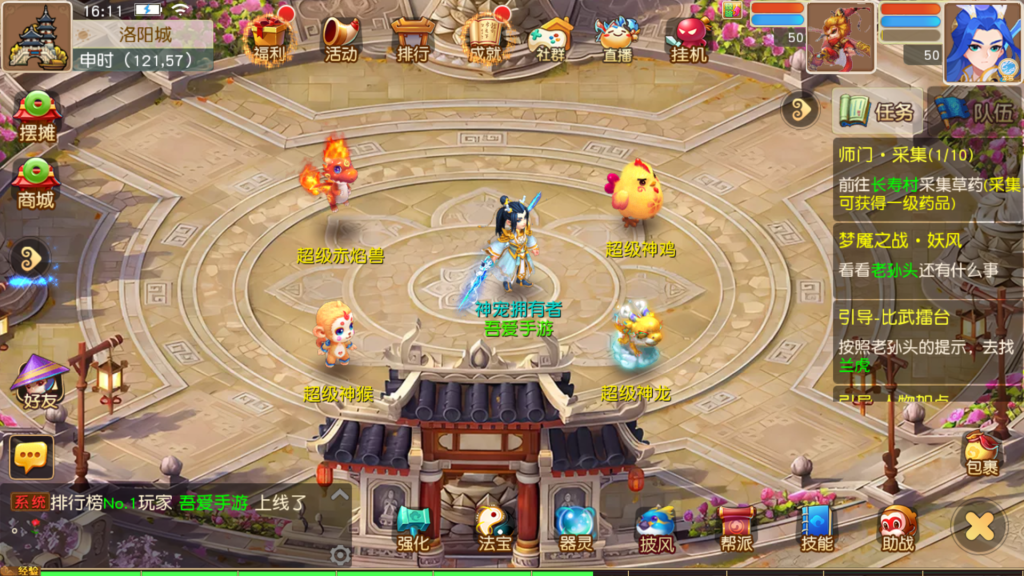
Task: Select the 师门·采集 quest entry
Action: click(928, 180)
